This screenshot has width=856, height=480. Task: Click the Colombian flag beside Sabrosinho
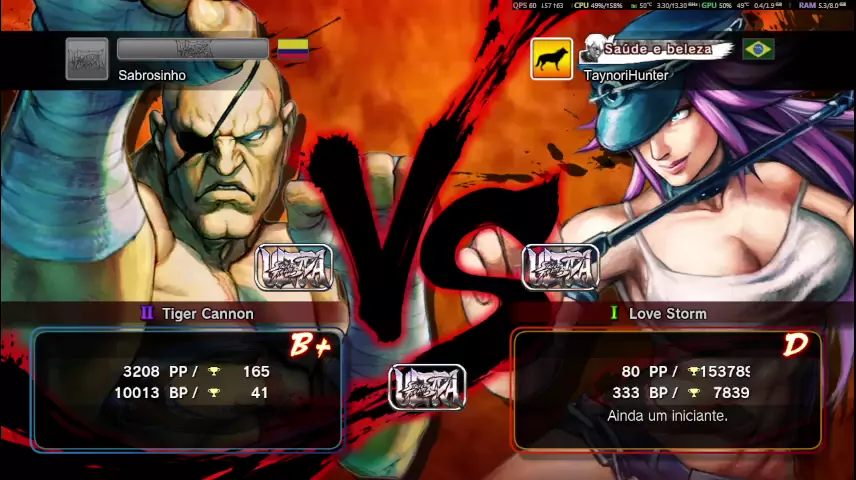point(292,49)
